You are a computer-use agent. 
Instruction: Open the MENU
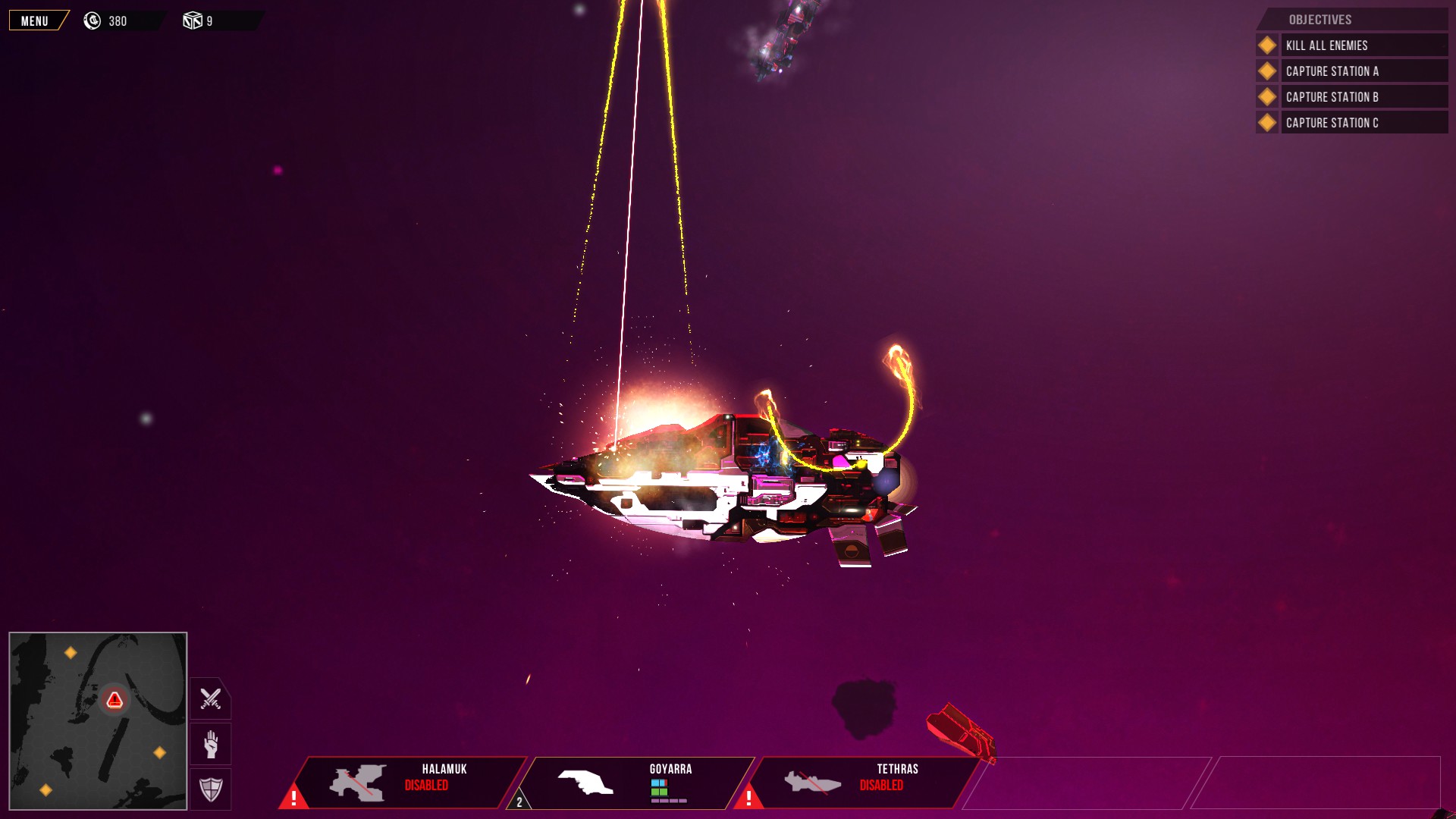[x=35, y=21]
